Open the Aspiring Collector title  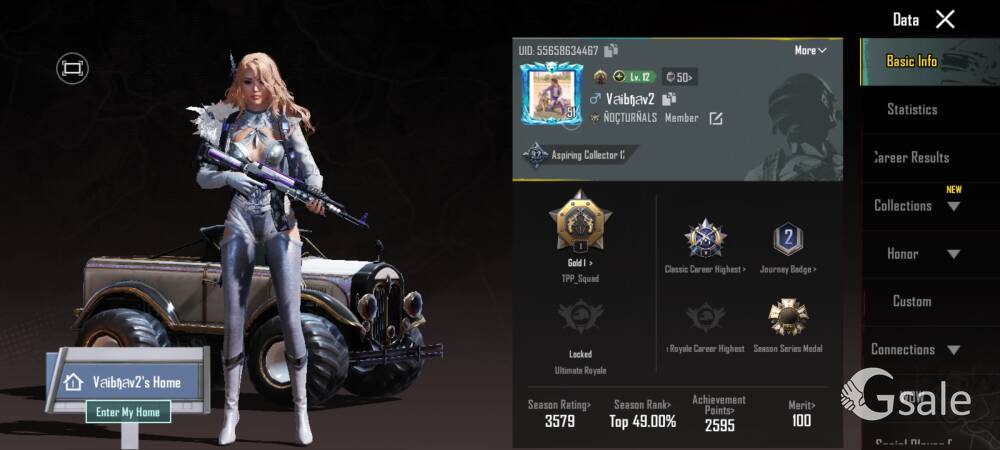point(582,155)
